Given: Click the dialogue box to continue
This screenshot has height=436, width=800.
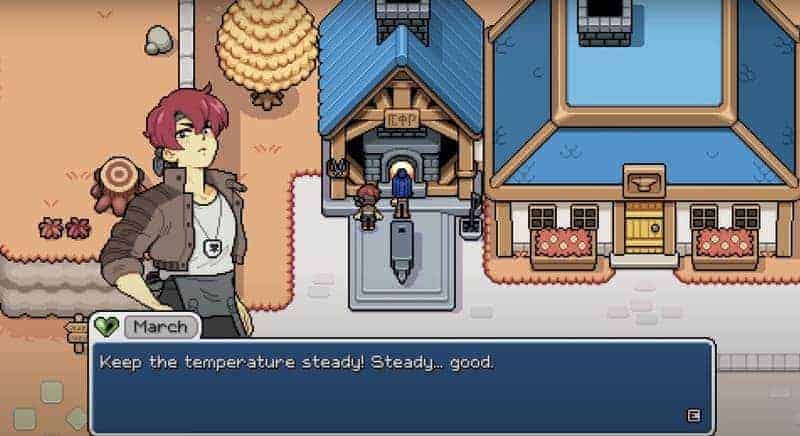Looking at the screenshot, I should tap(400, 386).
